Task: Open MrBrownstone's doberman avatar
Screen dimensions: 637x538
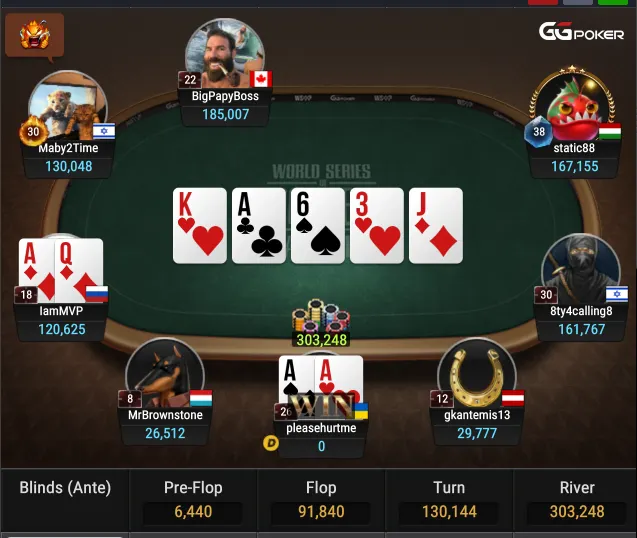Action: click(165, 375)
